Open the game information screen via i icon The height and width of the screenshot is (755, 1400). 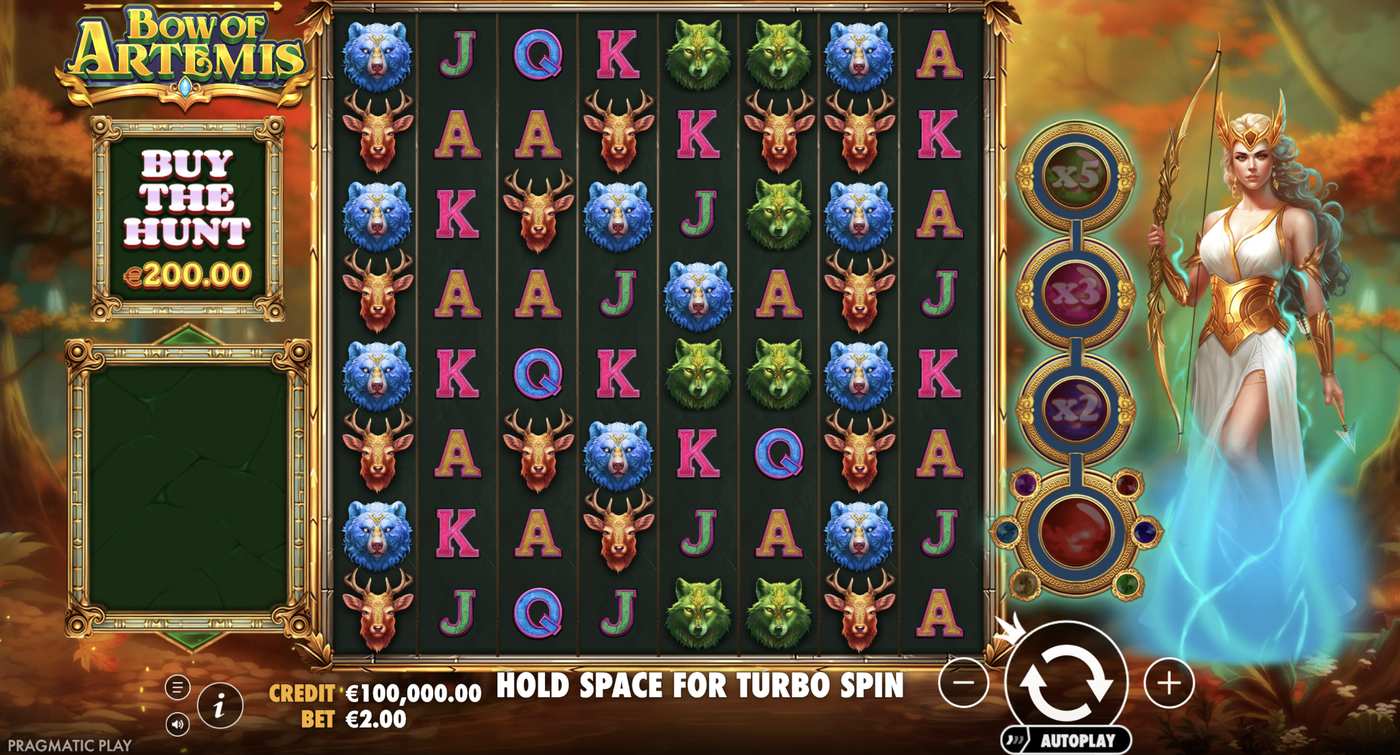pyautogui.click(x=219, y=703)
